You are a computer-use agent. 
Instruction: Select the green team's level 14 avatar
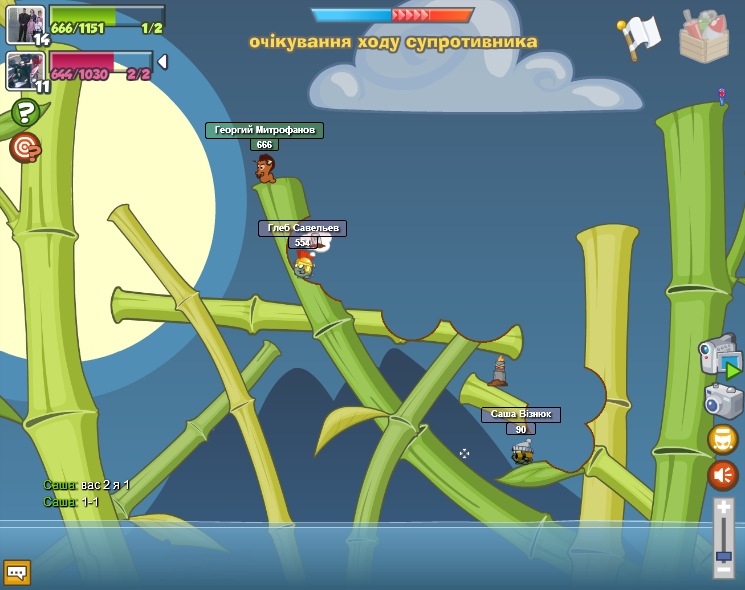(26, 24)
